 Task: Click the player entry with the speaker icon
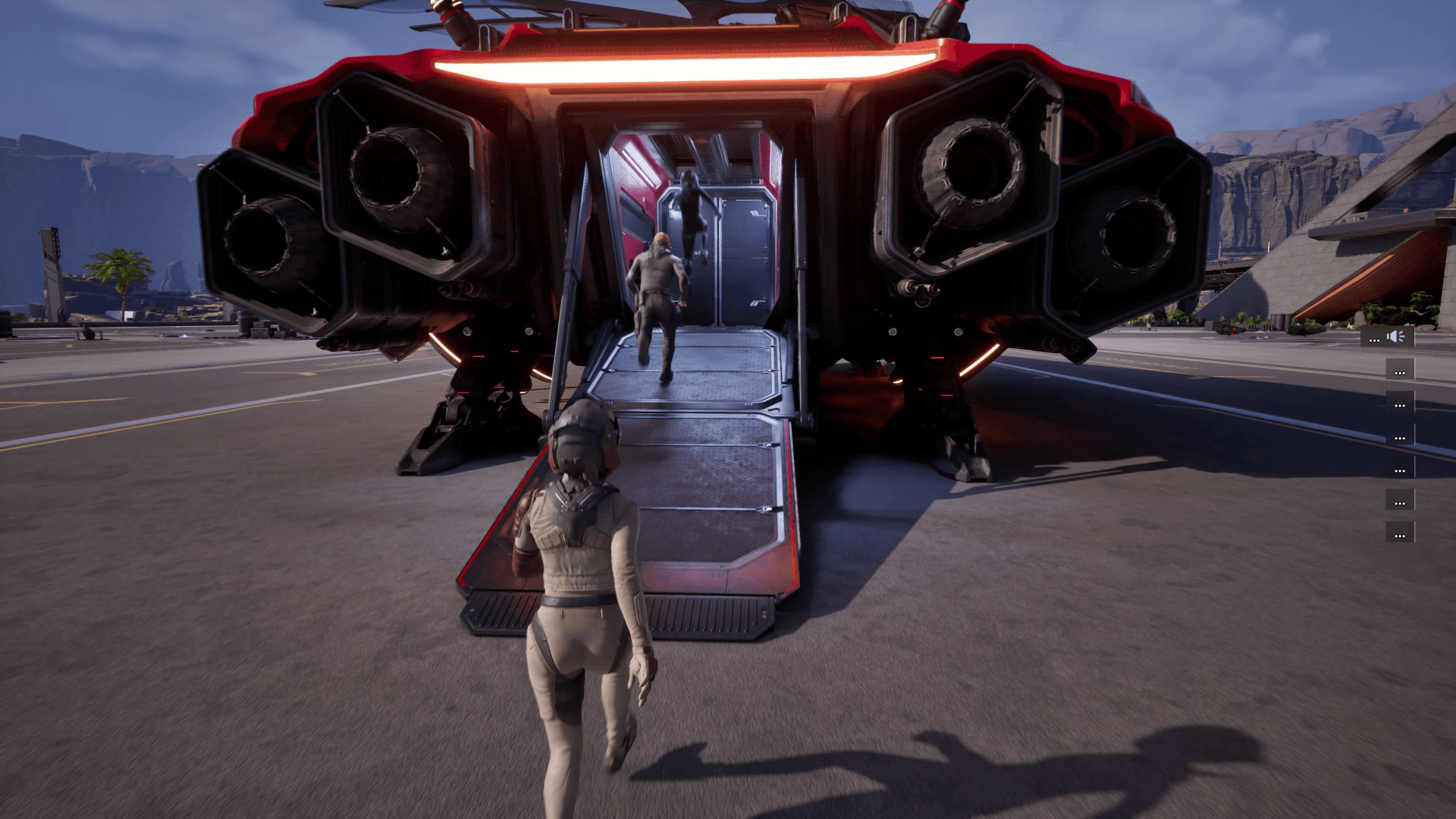click(1387, 337)
